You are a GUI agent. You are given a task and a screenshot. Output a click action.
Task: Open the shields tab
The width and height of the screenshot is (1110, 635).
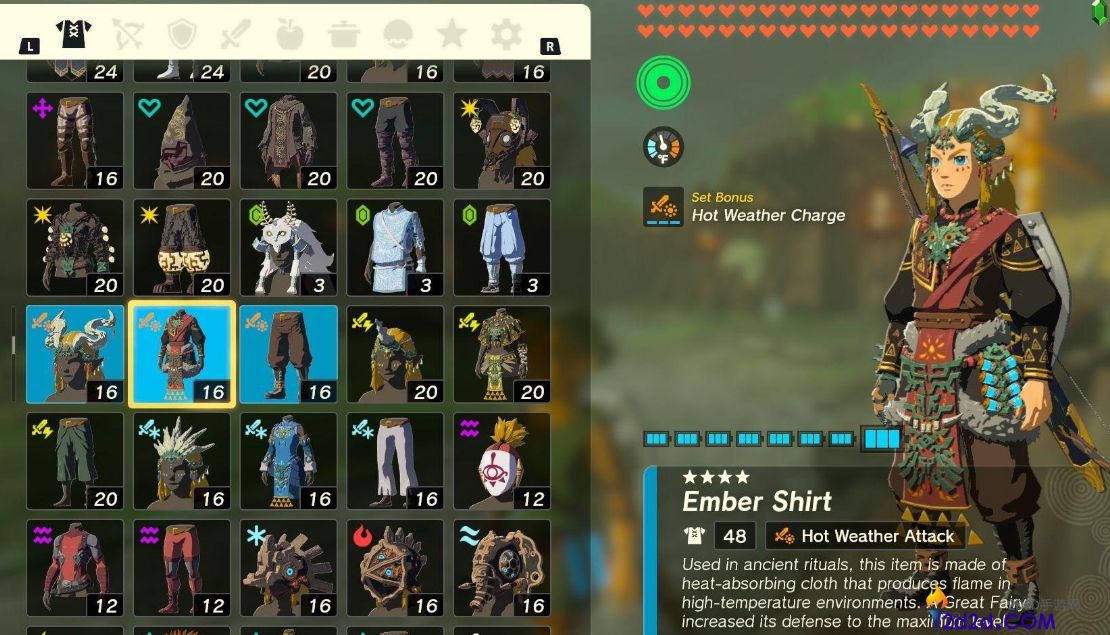182,35
